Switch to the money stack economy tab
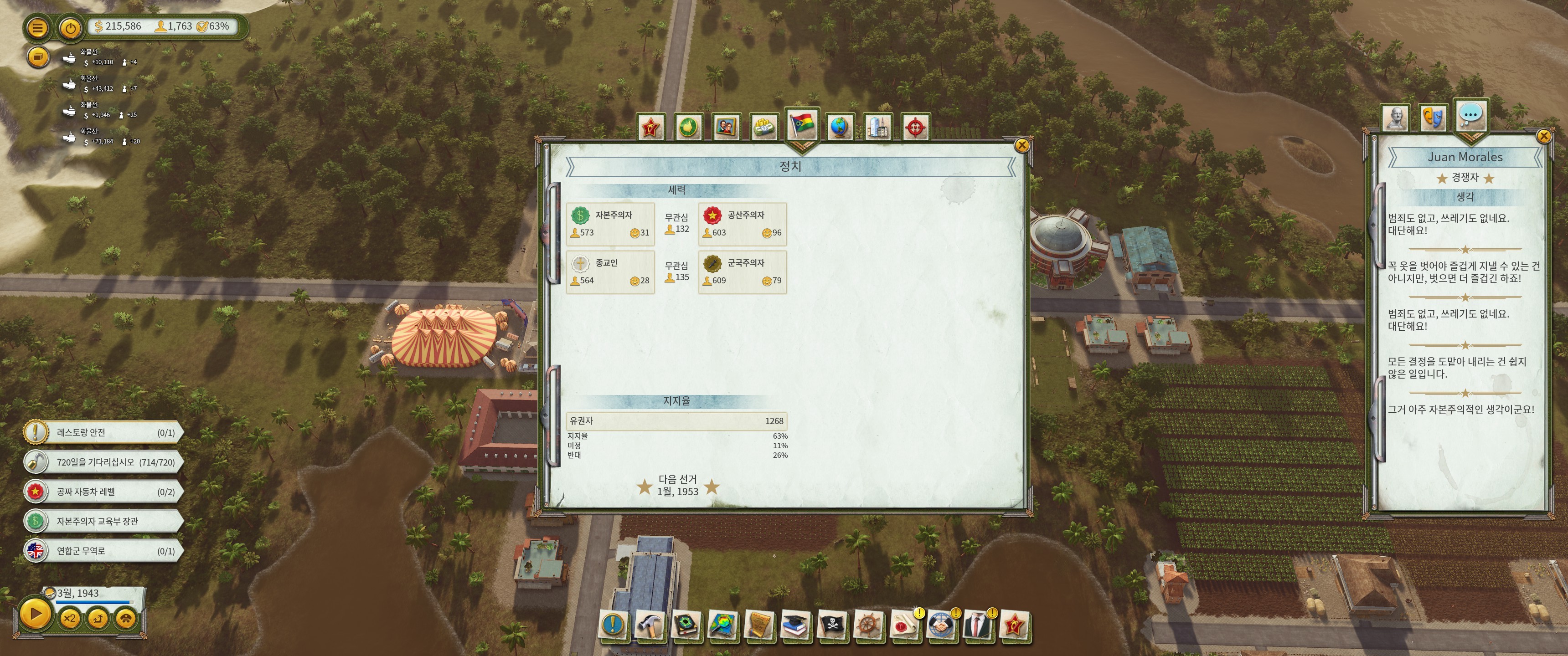1568x656 pixels. coord(764,127)
